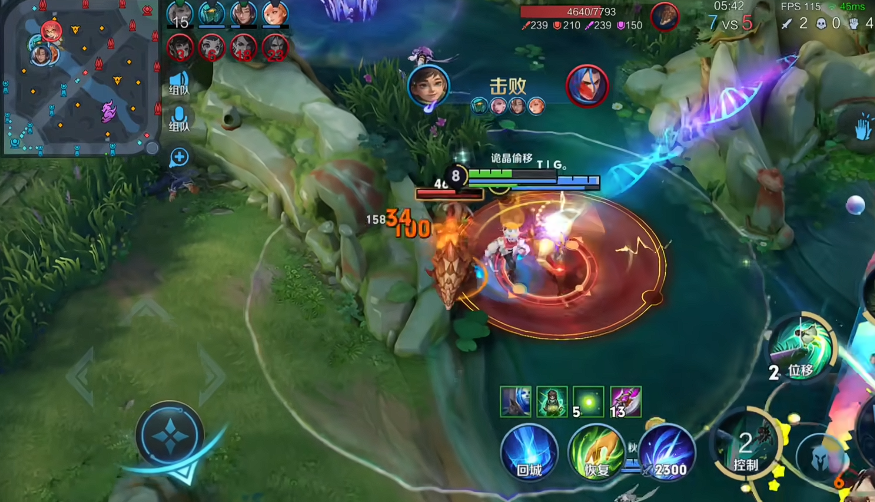This screenshot has width=875, height=502.
Task: Select the purple blade item with 13
Action: (x=626, y=401)
